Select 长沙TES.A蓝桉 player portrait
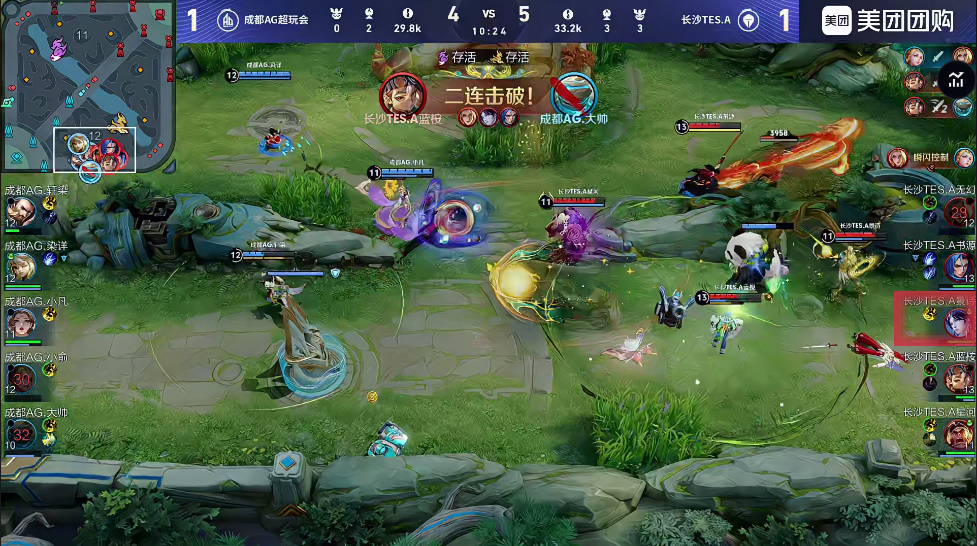 point(958,378)
